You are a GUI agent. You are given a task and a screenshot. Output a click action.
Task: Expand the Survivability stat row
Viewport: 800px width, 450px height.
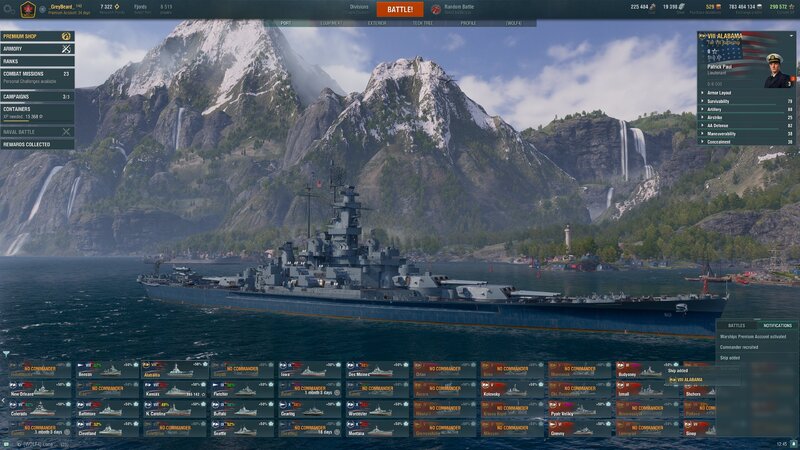747,101
